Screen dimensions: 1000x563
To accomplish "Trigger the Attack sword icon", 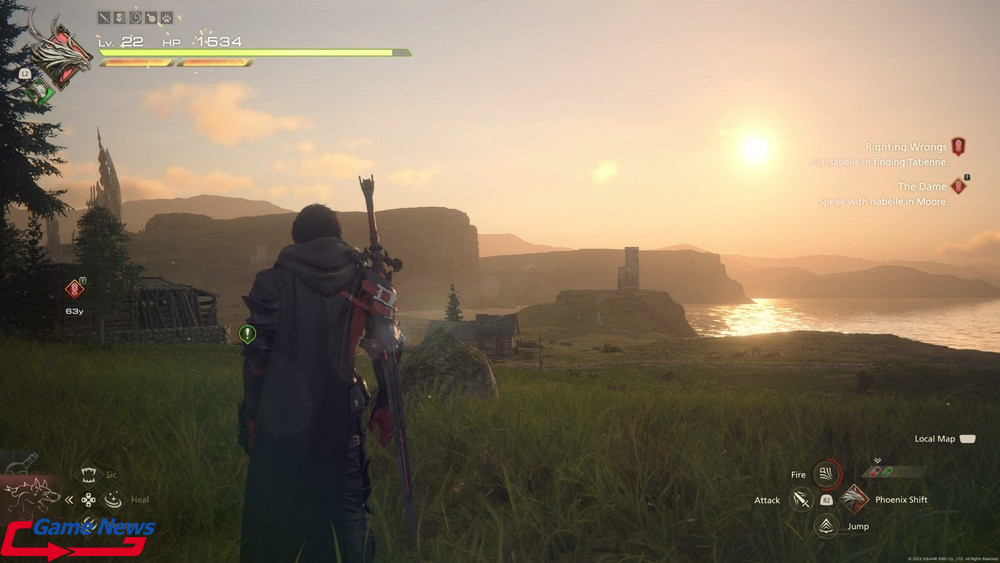I will click(x=800, y=498).
